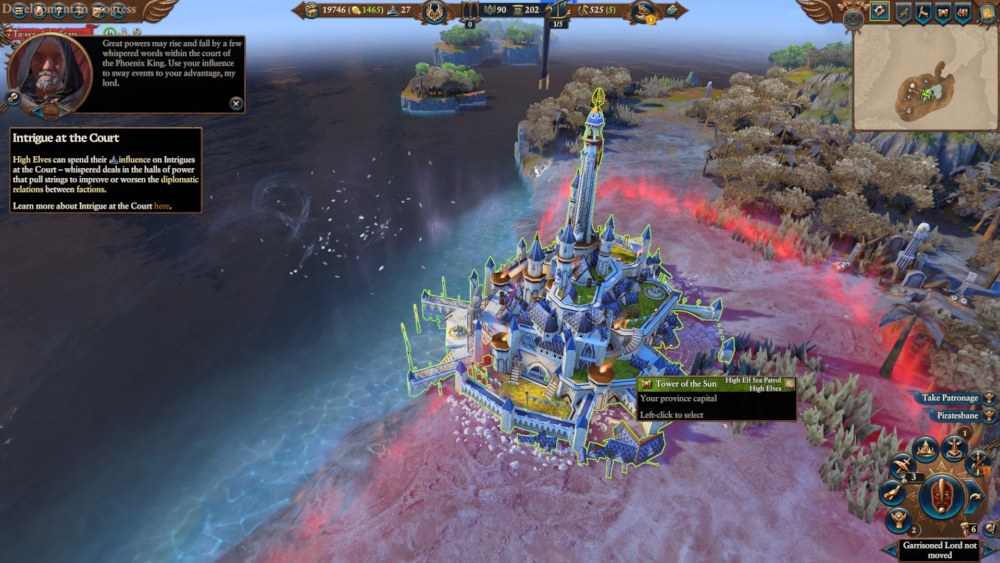Viewport: 1000px width, 563px height.
Task: Click the central mask end turn button
Action: pos(942,496)
